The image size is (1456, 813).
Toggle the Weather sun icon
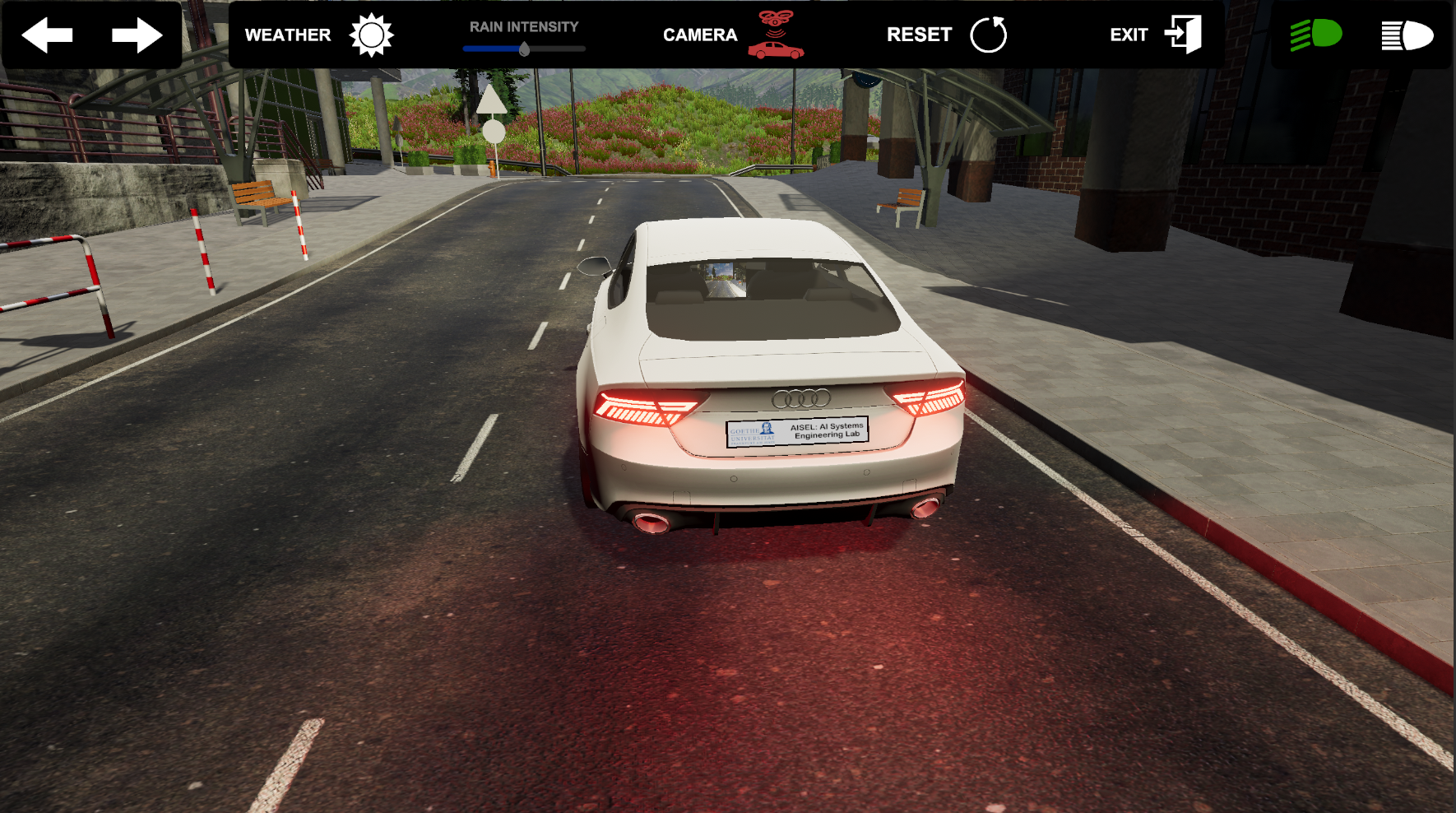[371, 35]
